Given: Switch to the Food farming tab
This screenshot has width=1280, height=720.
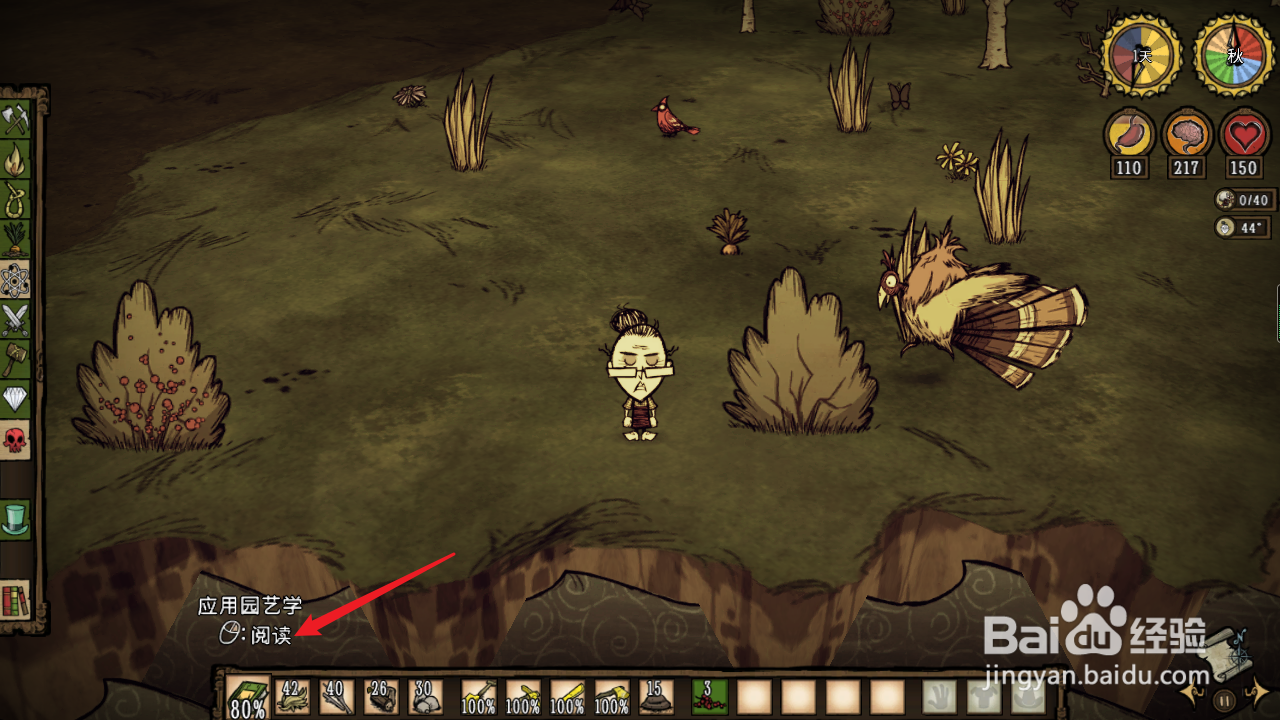Looking at the screenshot, I should click(16, 240).
